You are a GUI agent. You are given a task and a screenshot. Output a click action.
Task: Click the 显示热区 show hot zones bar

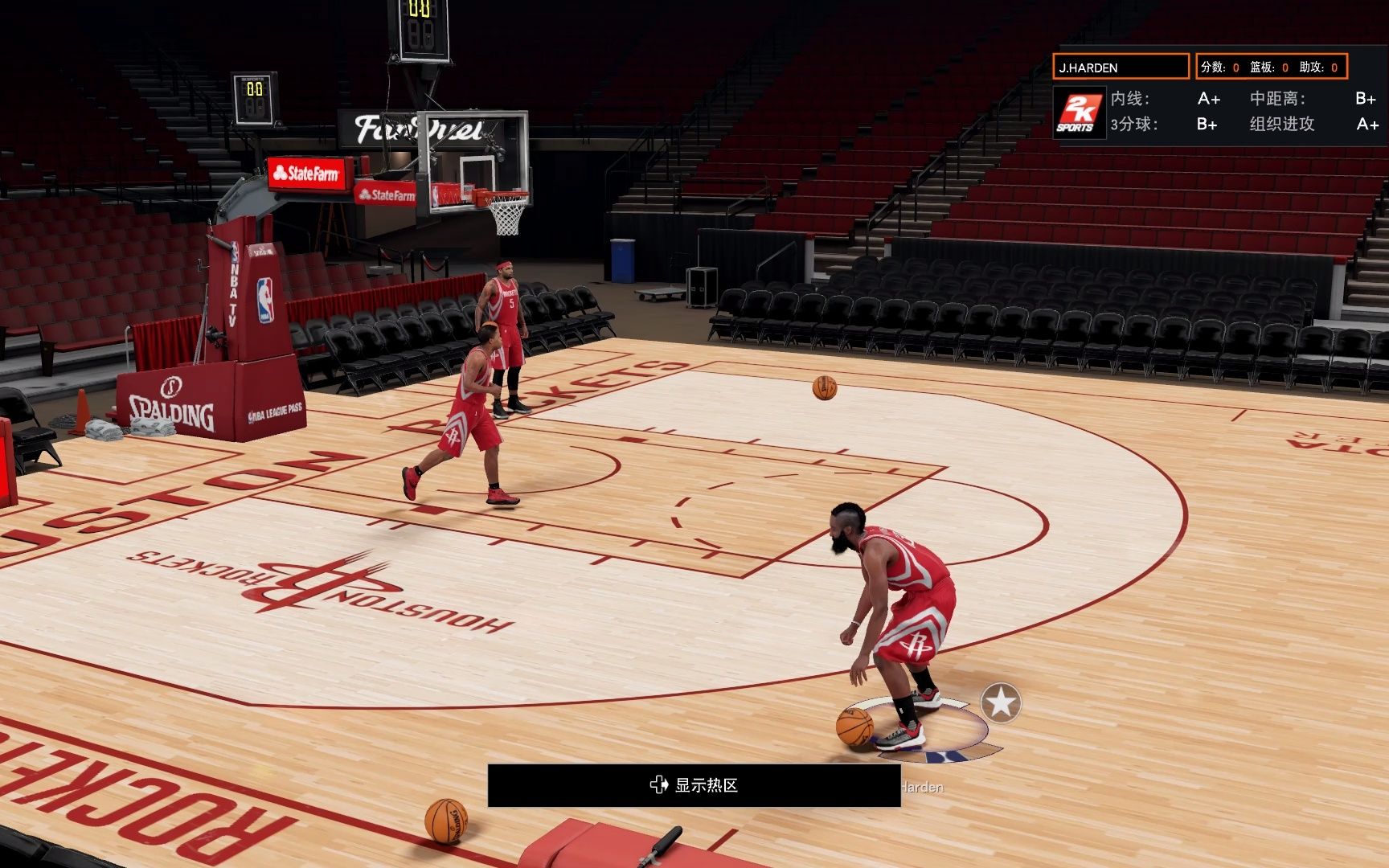[694, 785]
